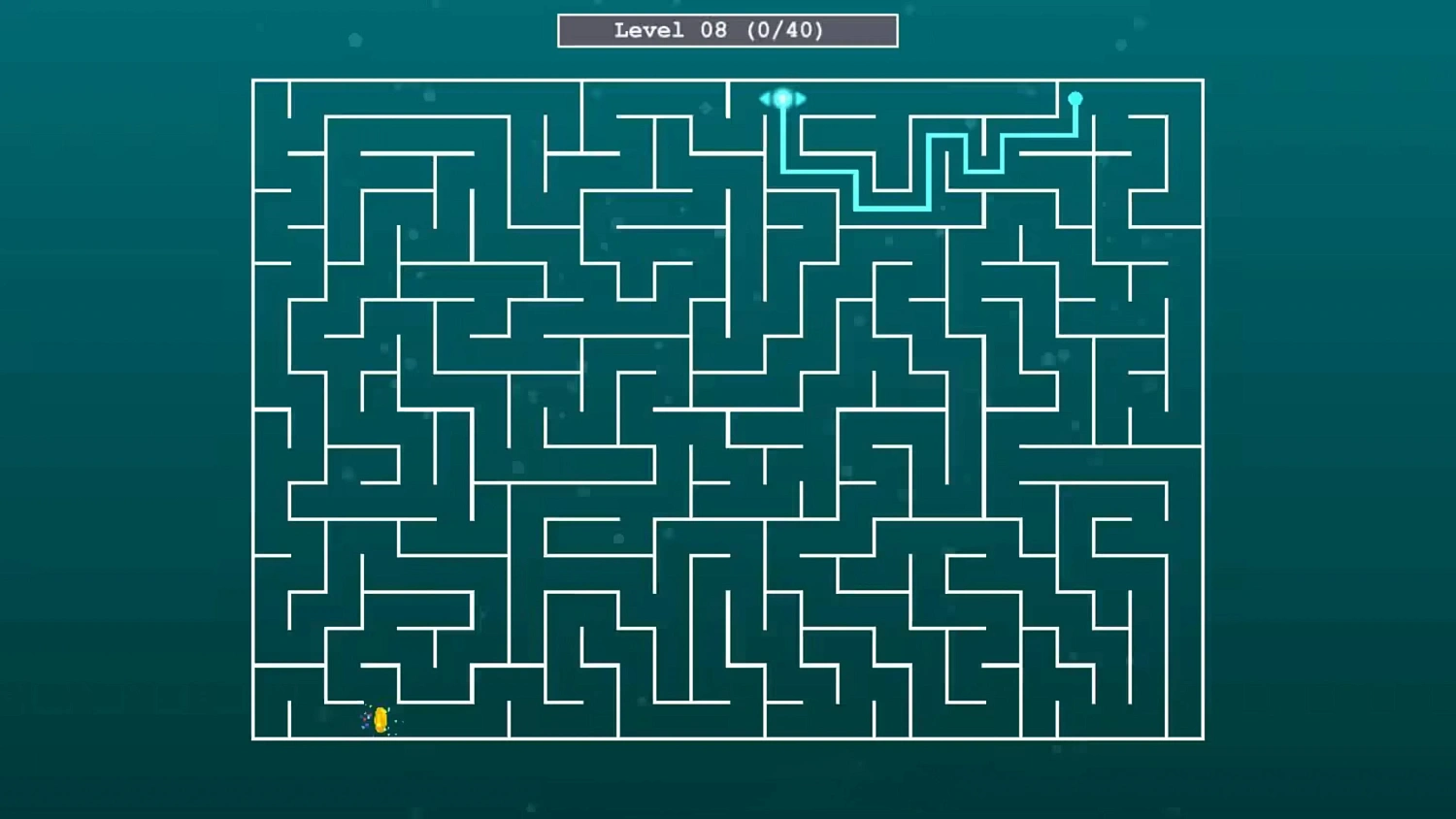Click the top-right corner of the maze border
Image resolution: width=1456 pixels, height=819 pixels.
pyautogui.click(x=1203, y=81)
